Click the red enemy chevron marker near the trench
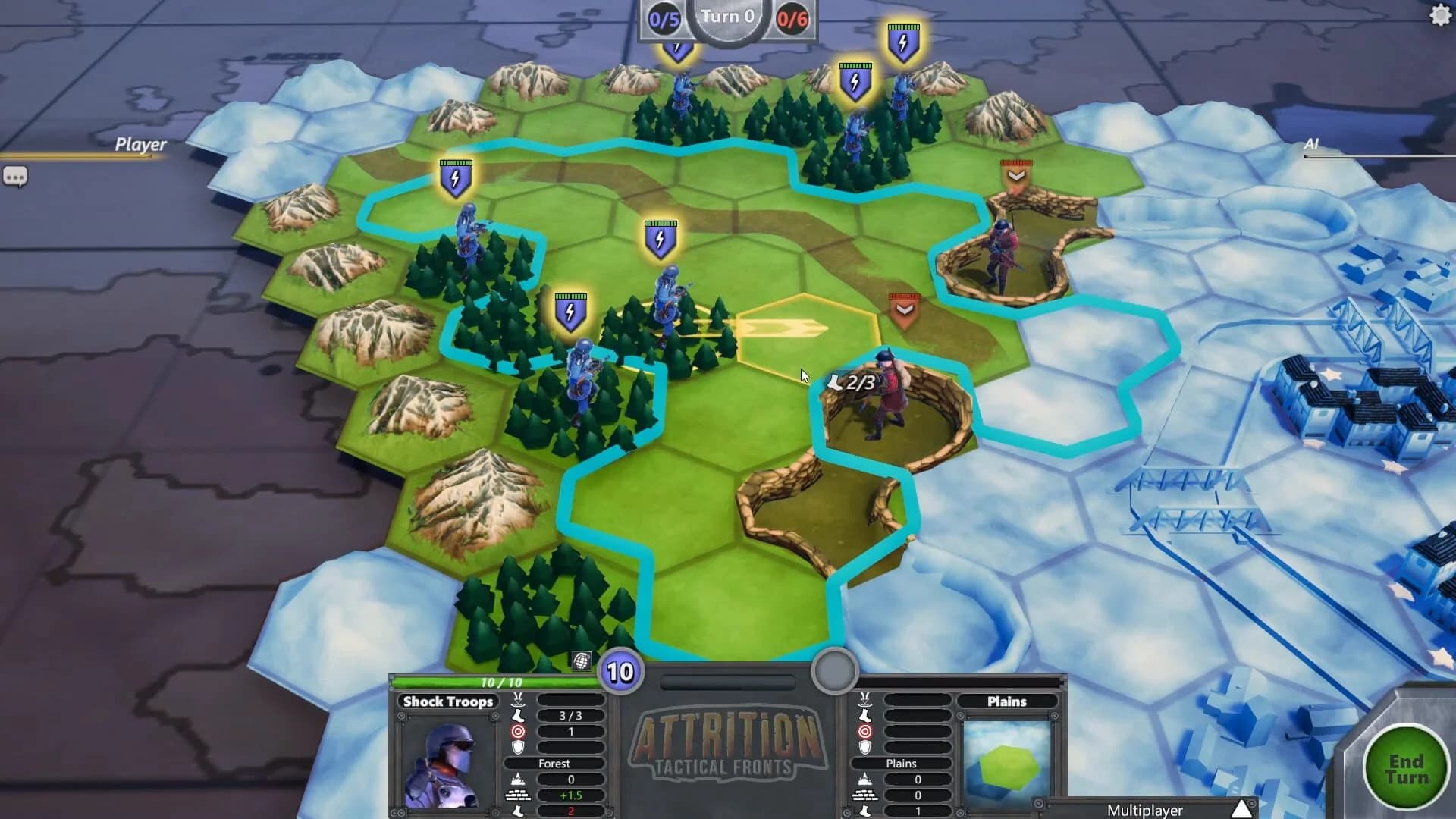Screen dimensions: 1456x819 (902, 309)
